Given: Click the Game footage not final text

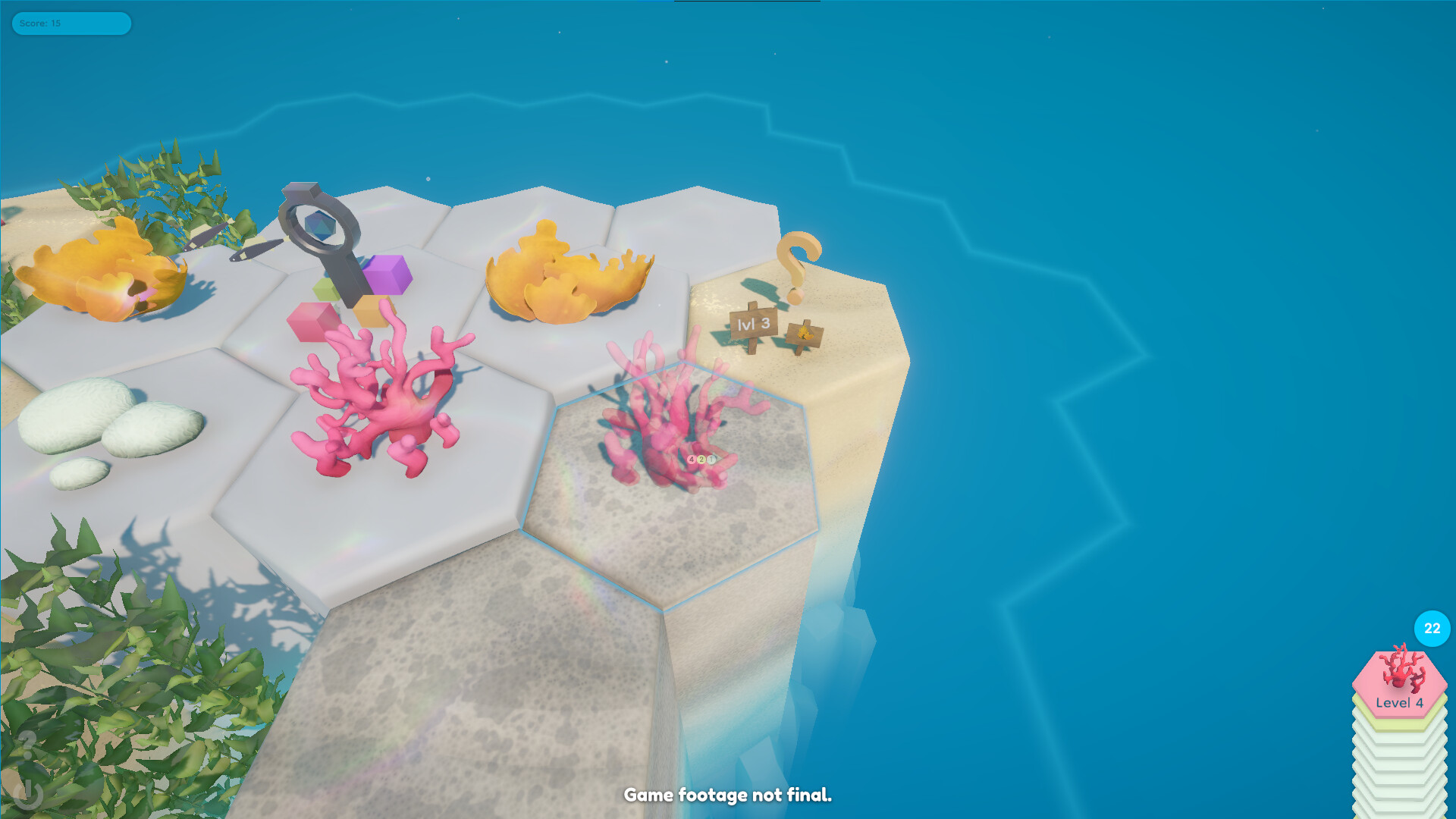Looking at the screenshot, I should coord(728,796).
